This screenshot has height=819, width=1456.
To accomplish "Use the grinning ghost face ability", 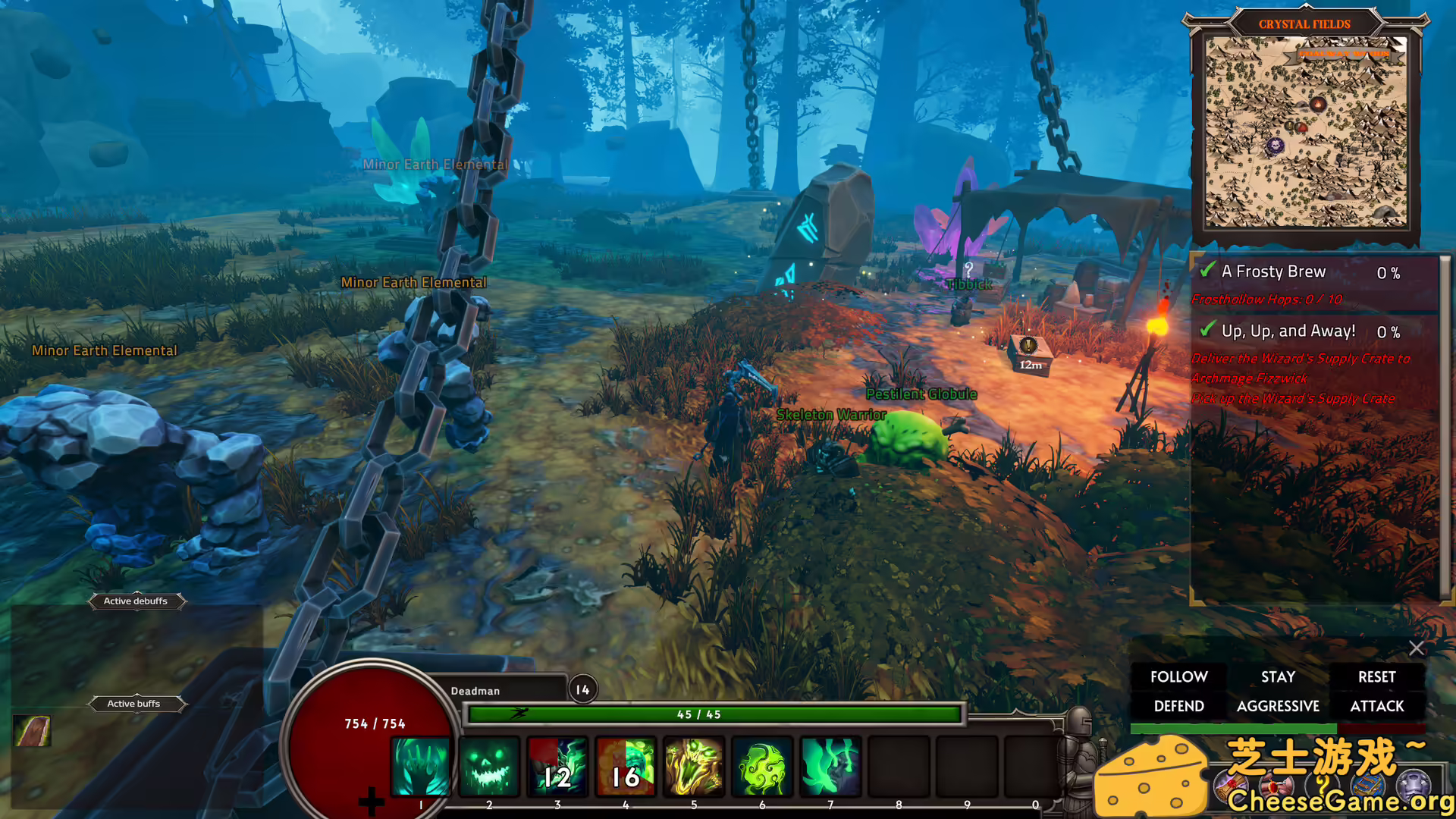I will [489, 767].
